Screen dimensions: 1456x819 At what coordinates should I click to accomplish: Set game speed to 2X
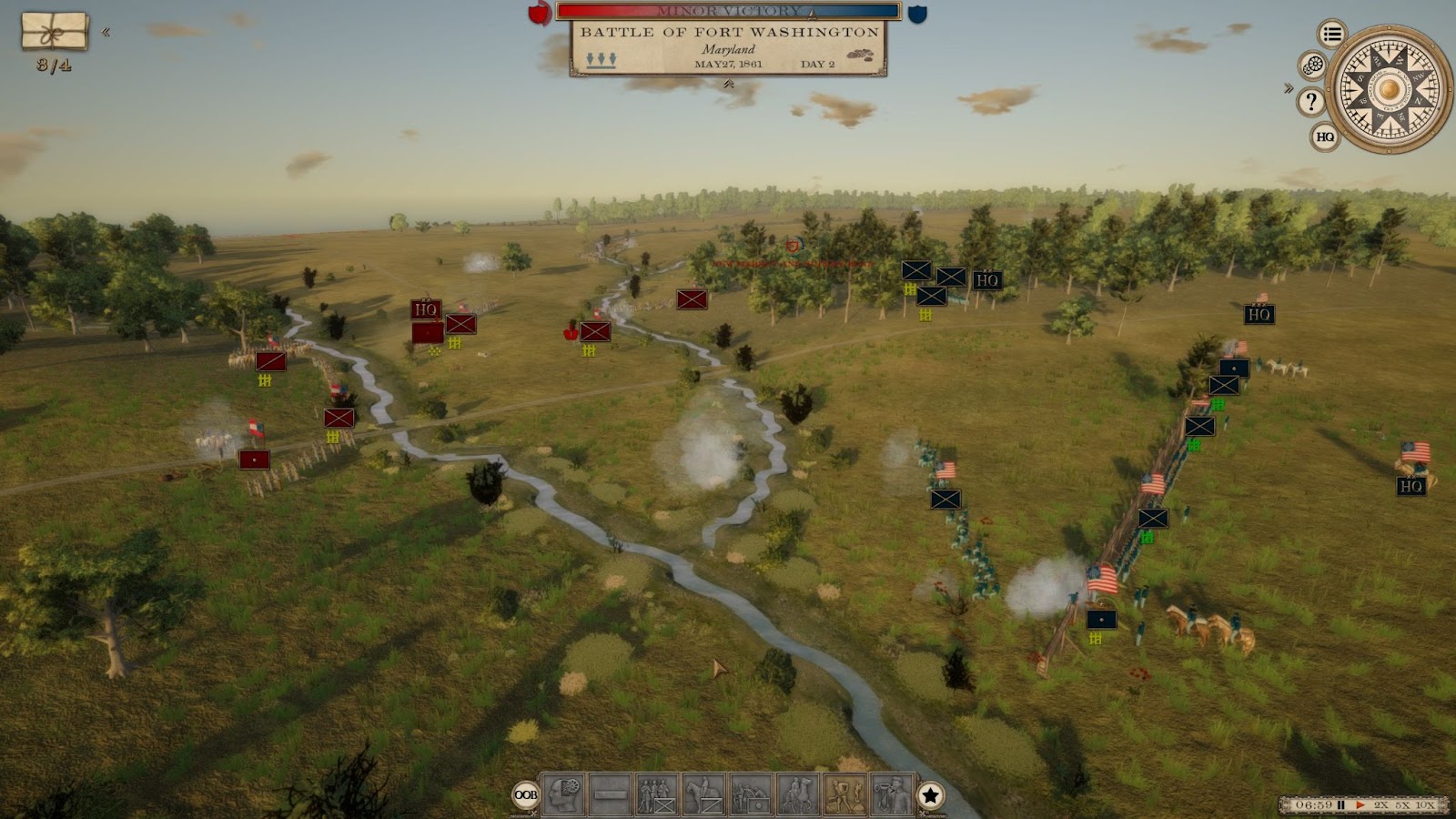pos(1380,804)
